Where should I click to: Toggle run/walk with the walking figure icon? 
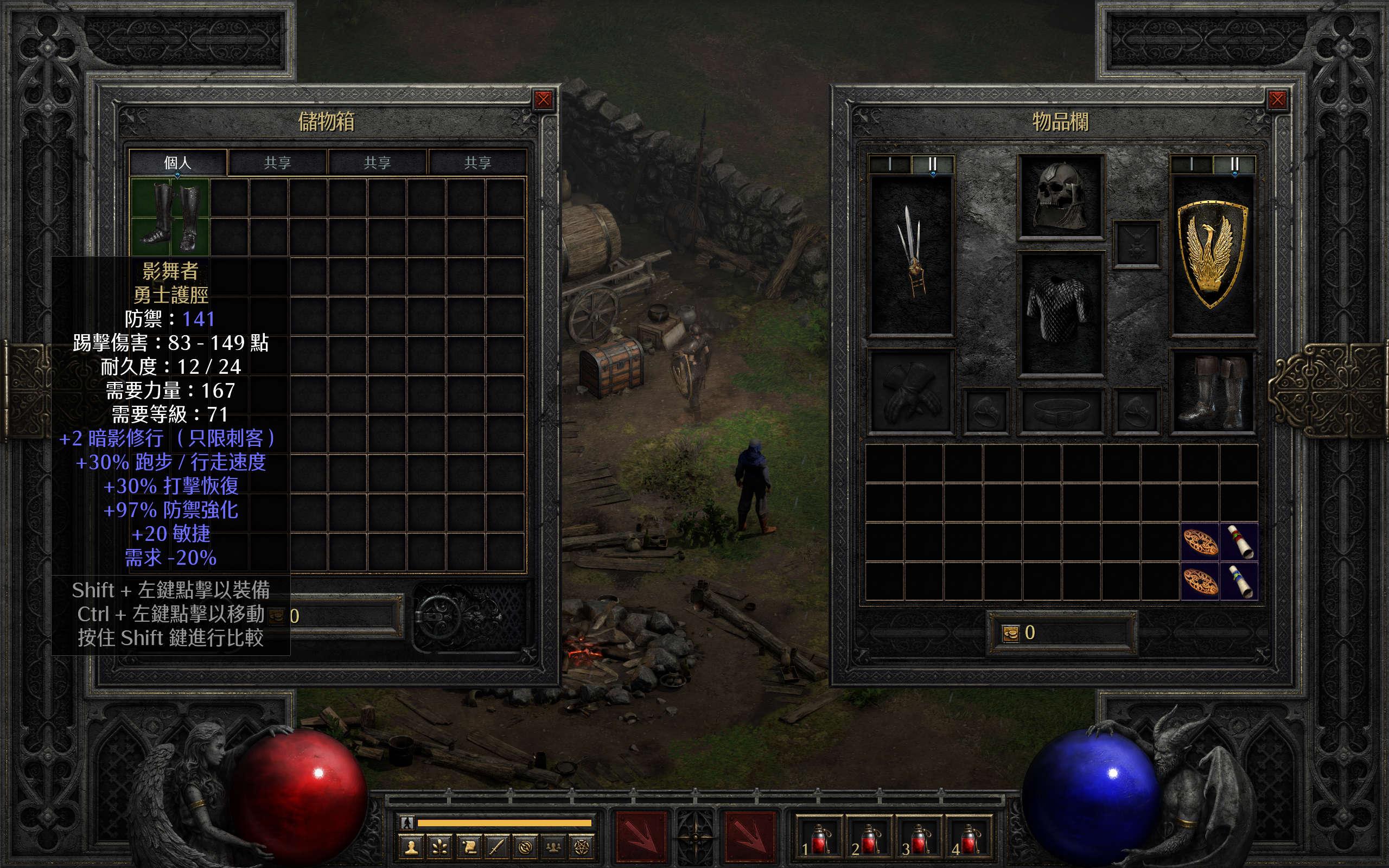coord(407,822)
